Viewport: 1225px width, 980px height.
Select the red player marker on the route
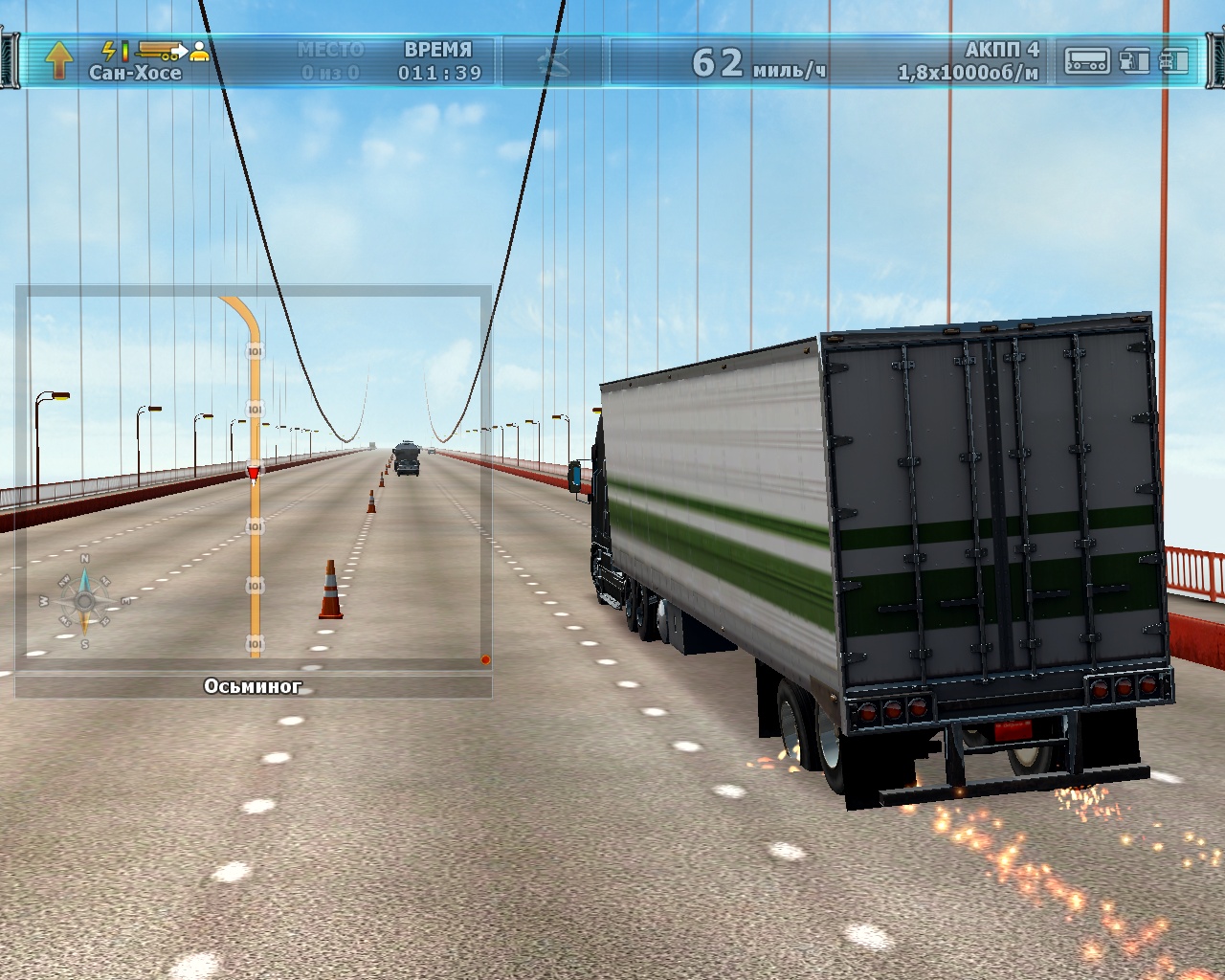pos(253,473)
